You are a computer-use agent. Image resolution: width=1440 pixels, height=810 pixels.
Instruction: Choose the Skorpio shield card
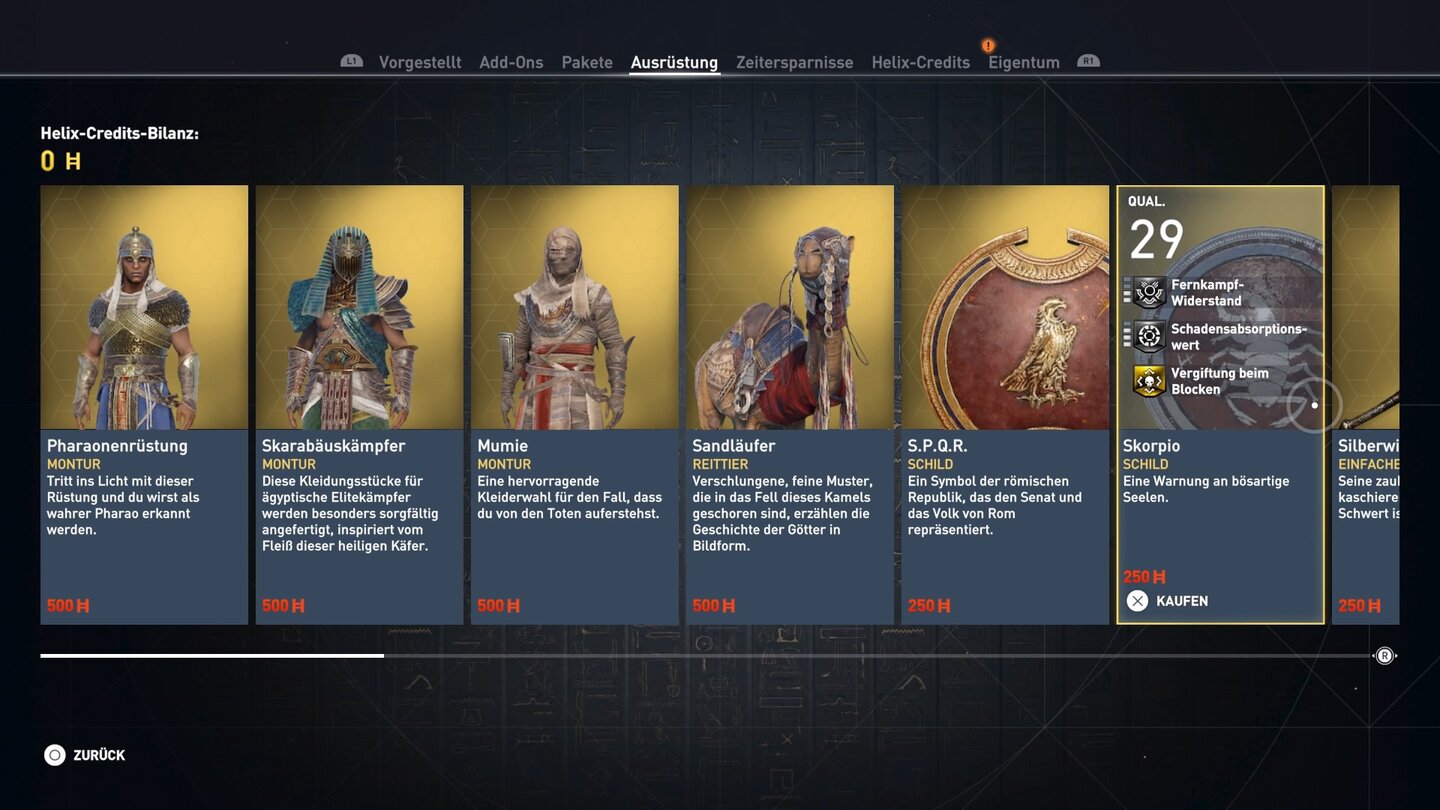(x=1220, y=404)
